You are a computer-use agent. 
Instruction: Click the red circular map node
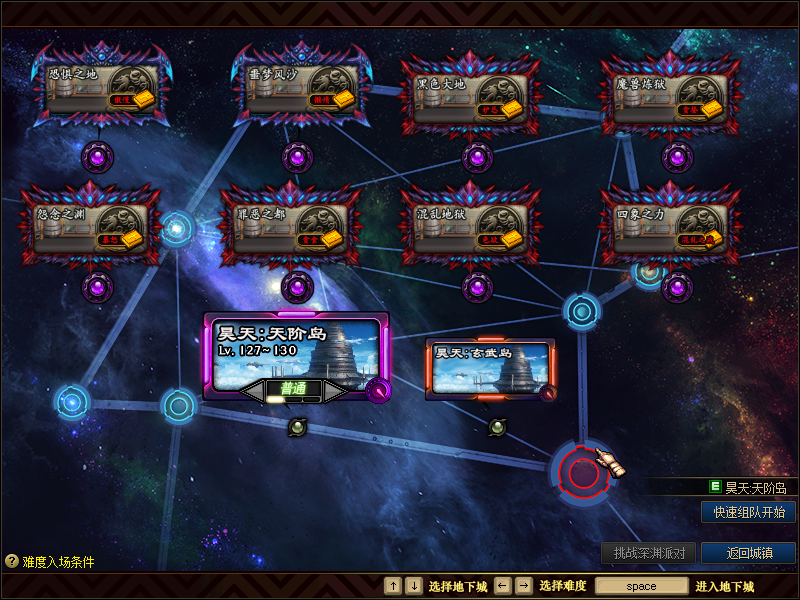[583, 470]
